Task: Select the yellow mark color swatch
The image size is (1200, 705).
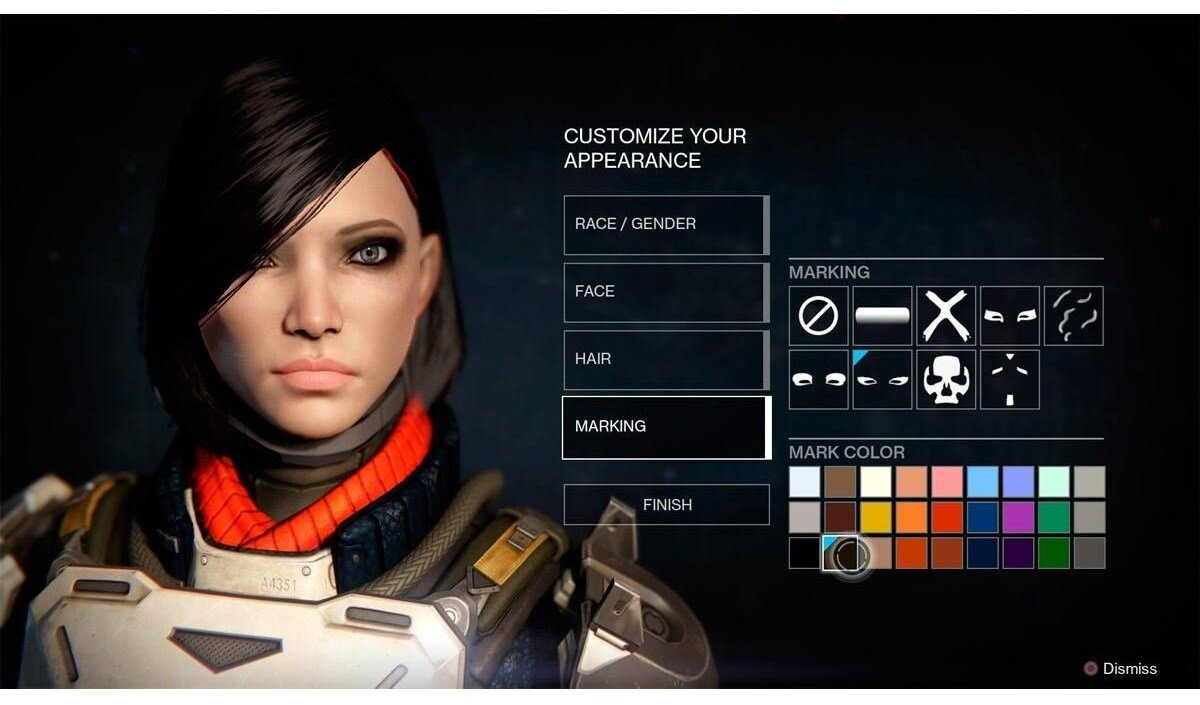Action: (876, 517)
